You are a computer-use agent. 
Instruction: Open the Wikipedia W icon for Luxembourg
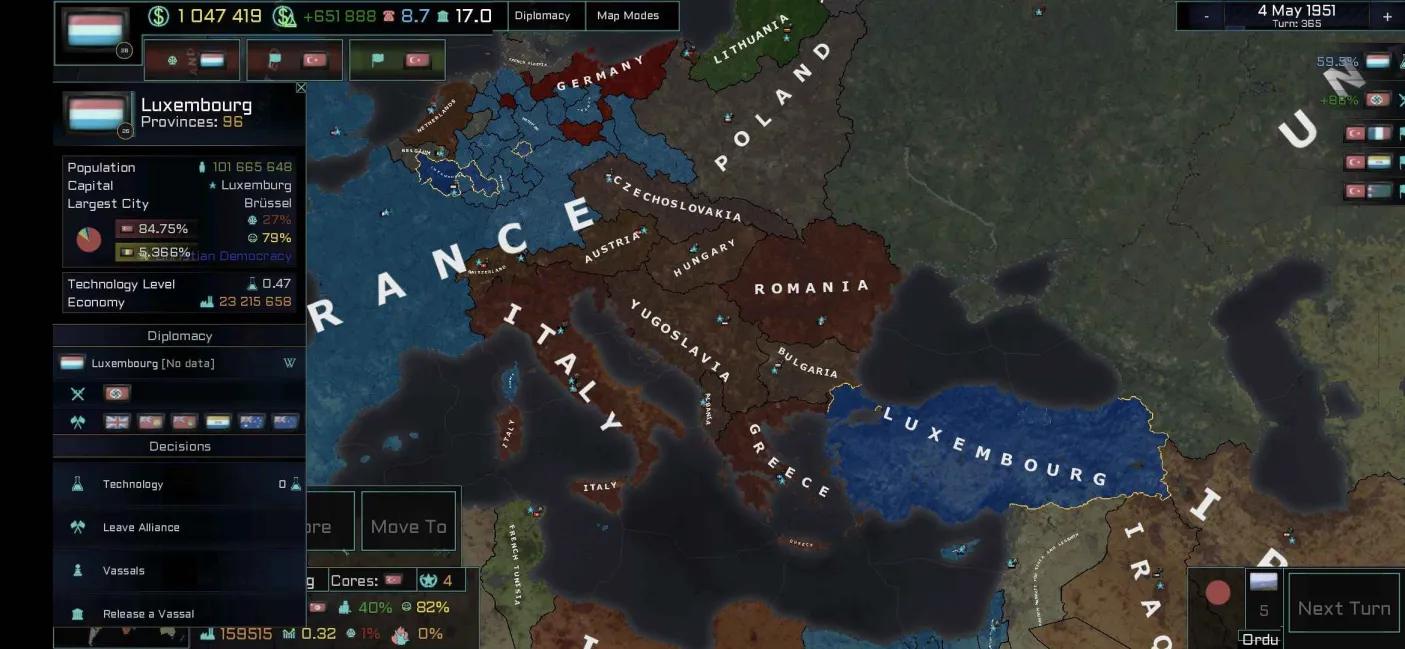[x=289, y=363]
